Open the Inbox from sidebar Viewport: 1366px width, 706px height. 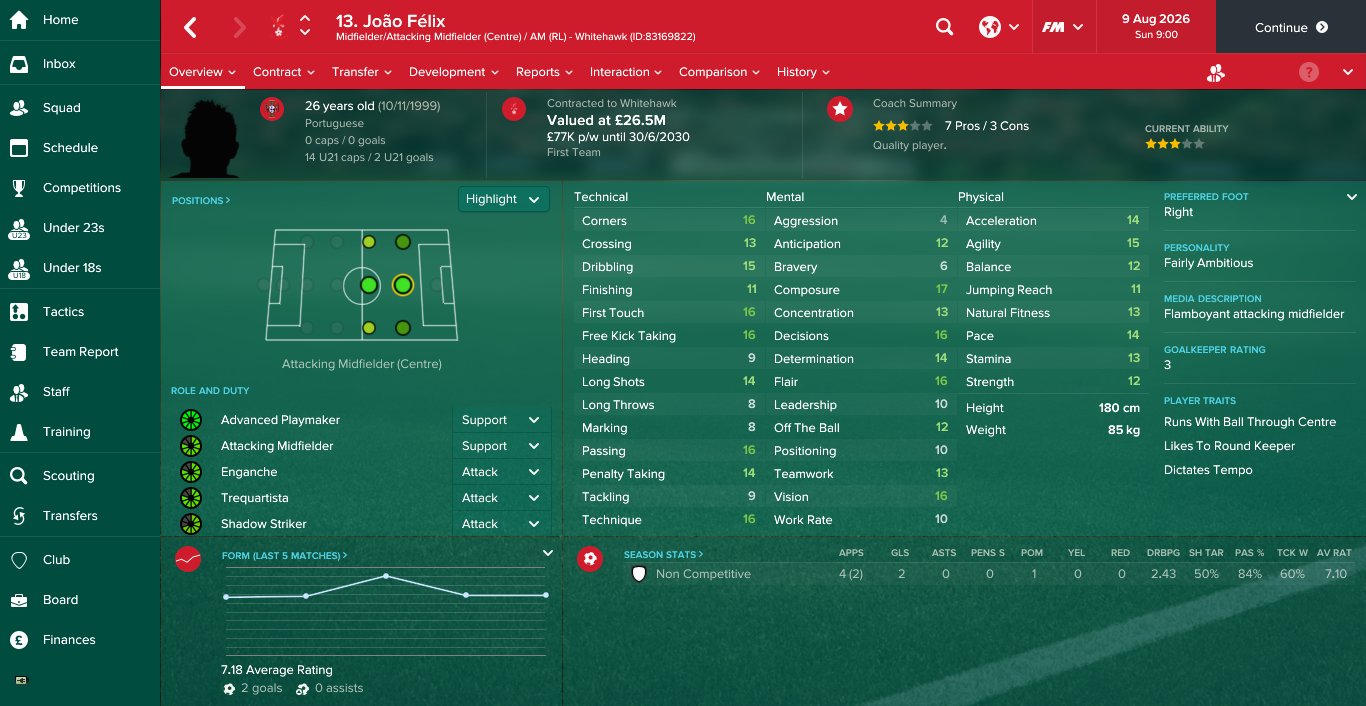tap(59, 64)
